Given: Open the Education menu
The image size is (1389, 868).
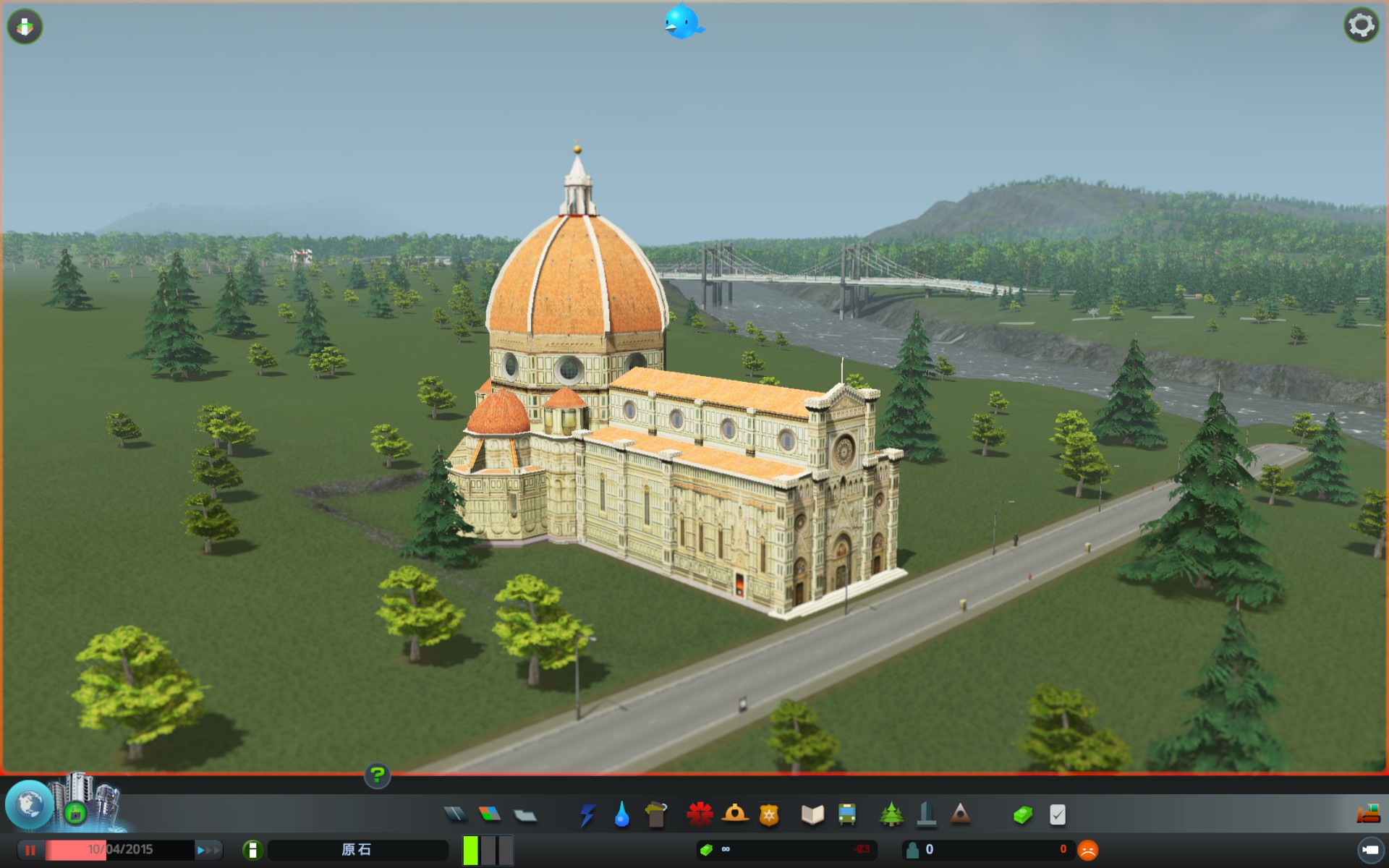Looking at the screenshot, I should tap(812, 814).
